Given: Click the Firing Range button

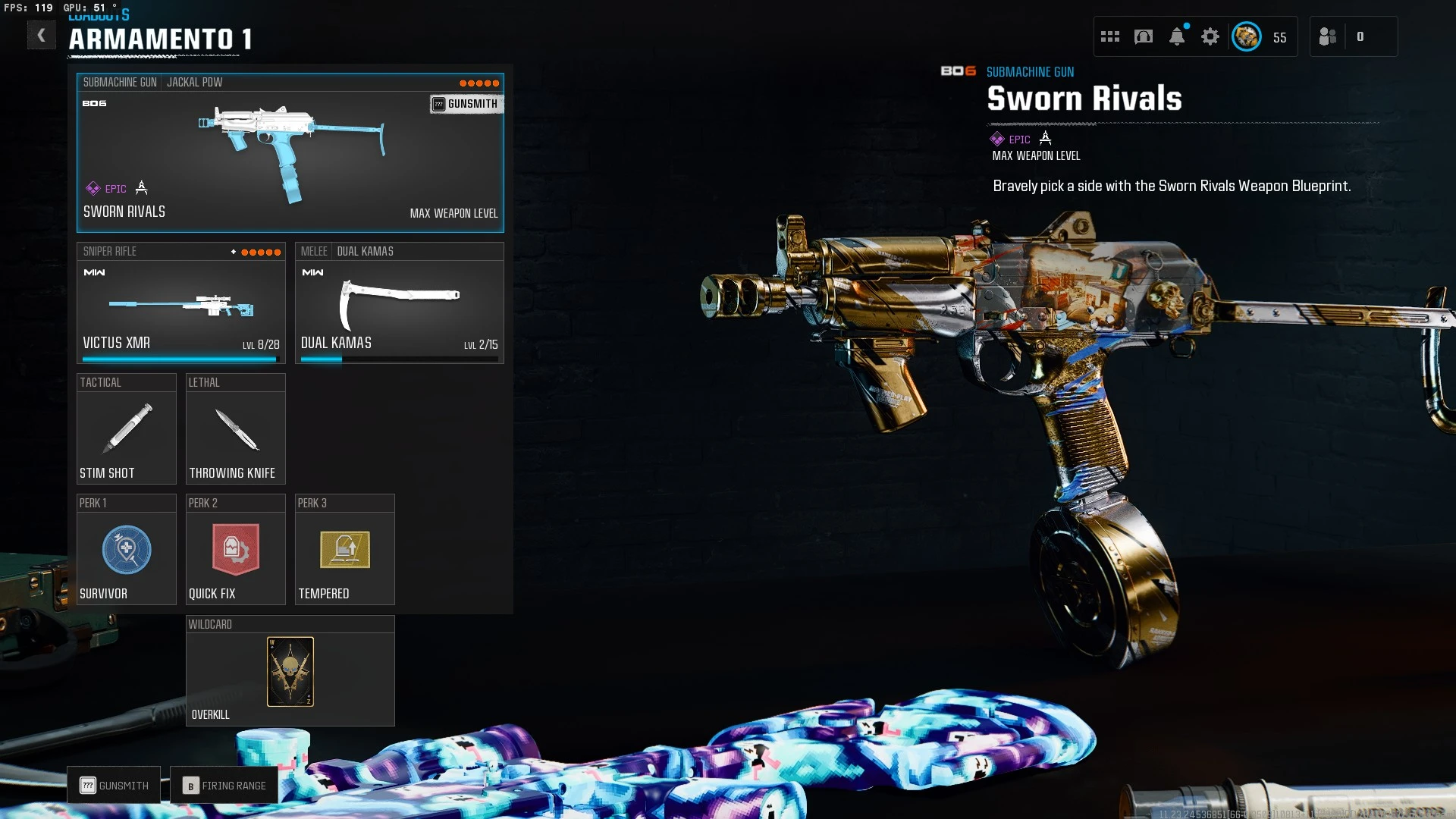Looking at the screenshot, I should (224, 785).
